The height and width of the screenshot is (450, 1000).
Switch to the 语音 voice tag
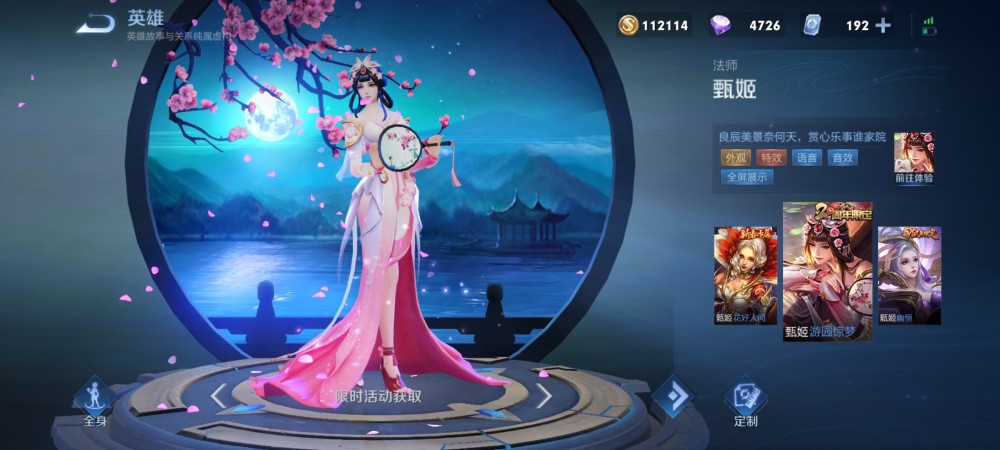pyautogui.click(x=806, y=157)
